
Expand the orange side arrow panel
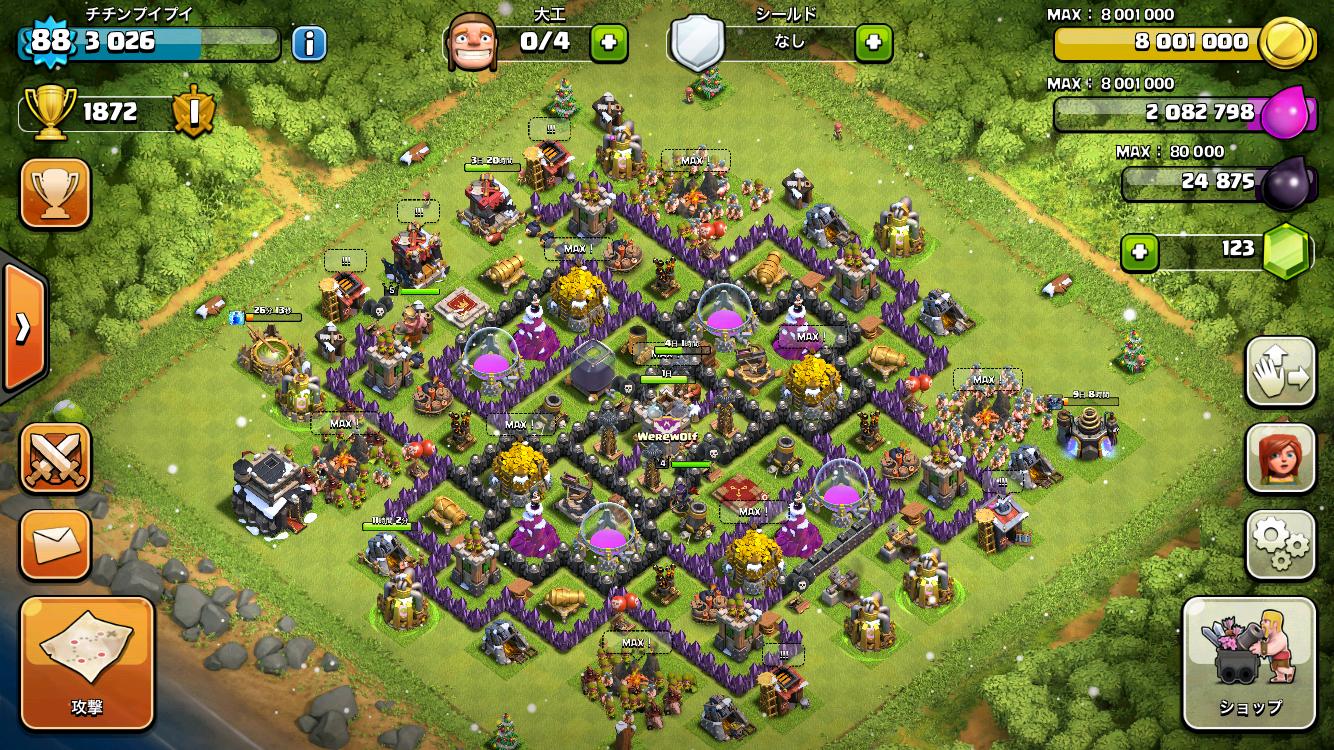coord(22,327)
